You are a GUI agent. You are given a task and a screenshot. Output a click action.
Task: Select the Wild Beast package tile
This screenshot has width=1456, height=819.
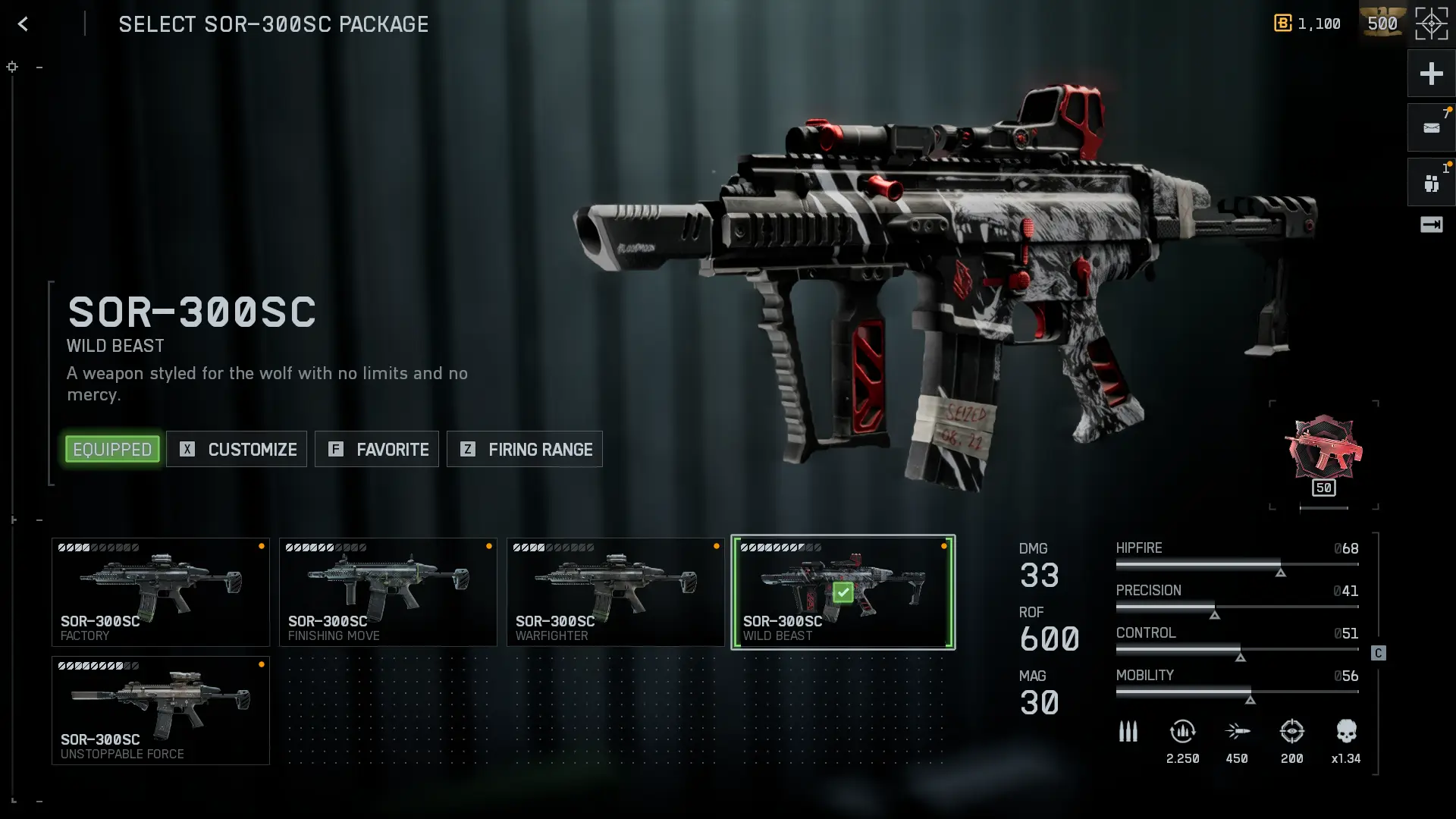click(843, 592)
